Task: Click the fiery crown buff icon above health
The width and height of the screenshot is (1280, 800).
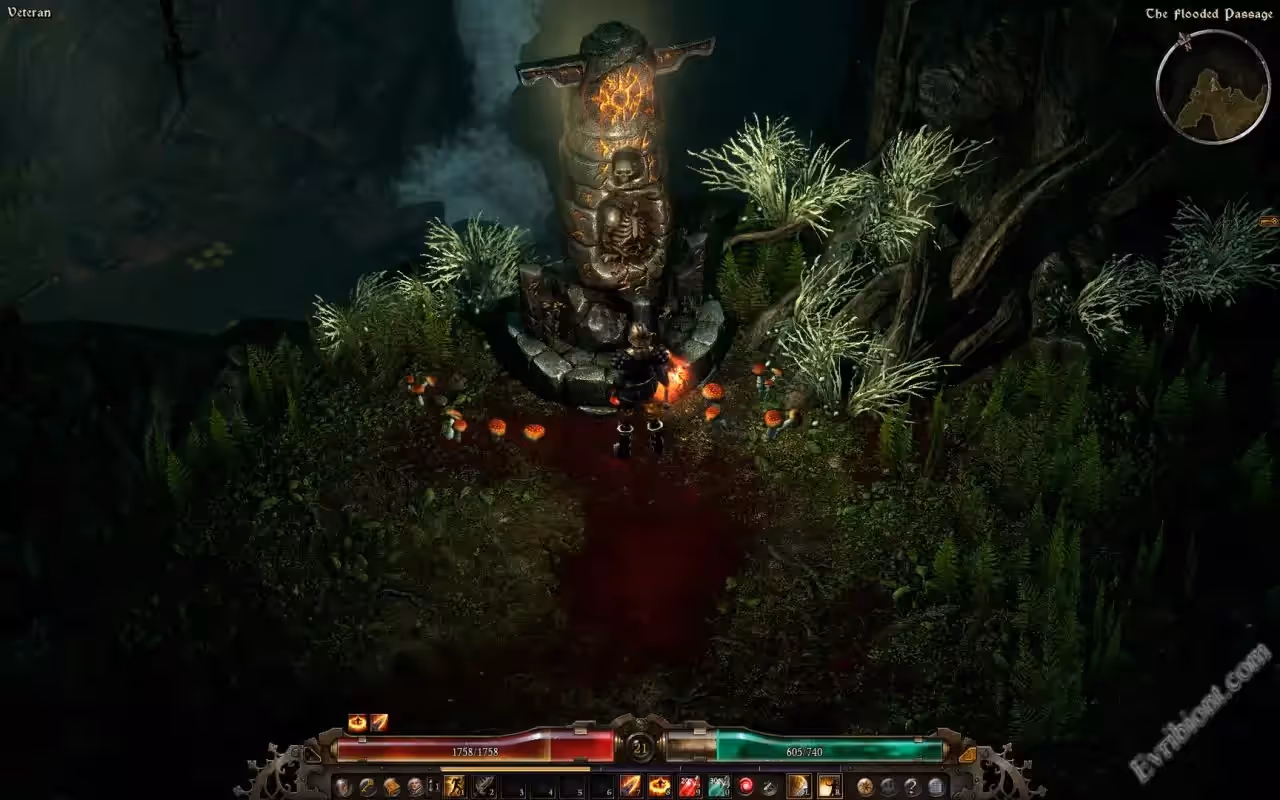Action: [357, 722]
